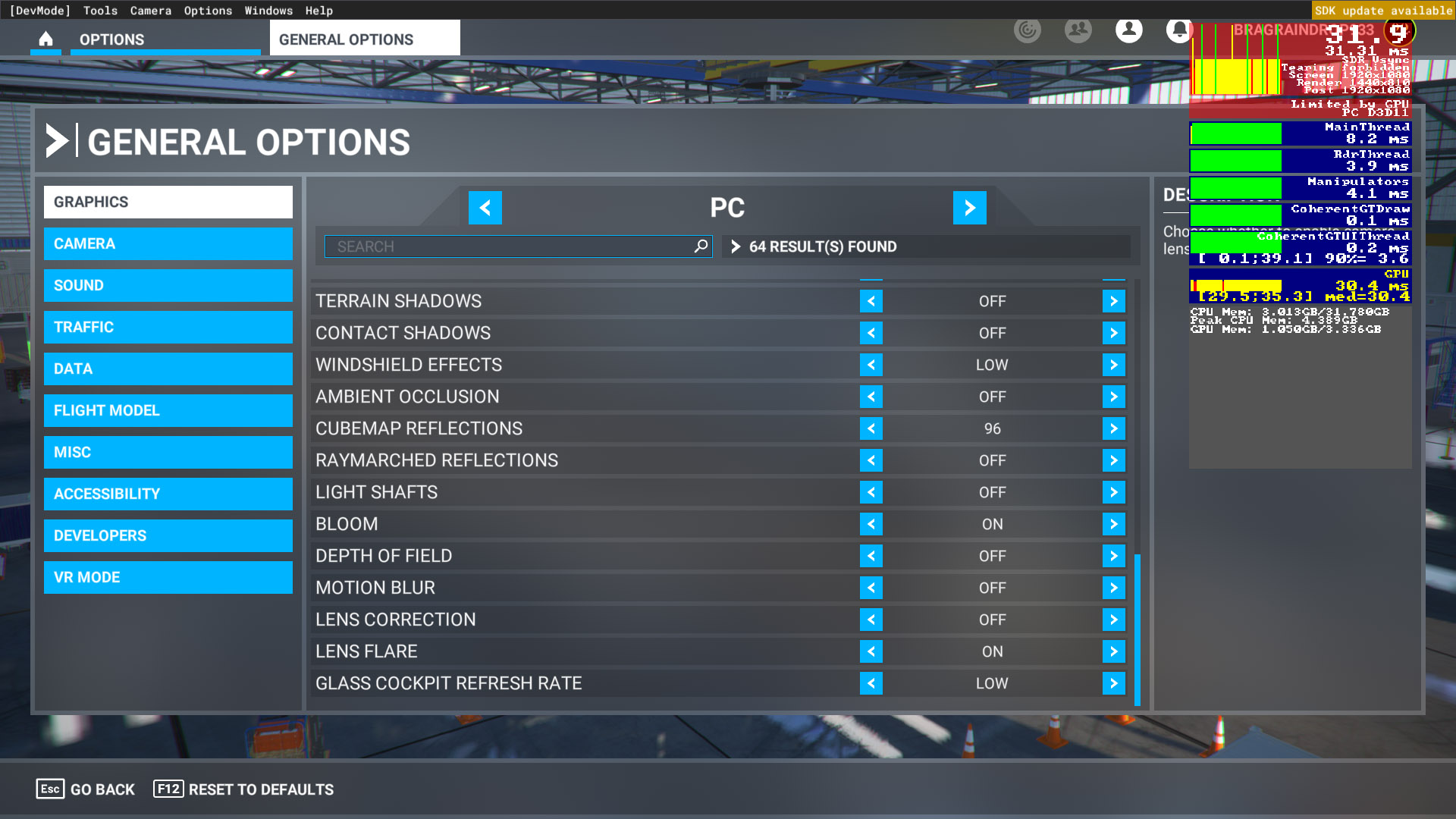Viewport: 1456px width, 819px height.
Task: Open the notifications bell icon
Action: point(1180,30)
